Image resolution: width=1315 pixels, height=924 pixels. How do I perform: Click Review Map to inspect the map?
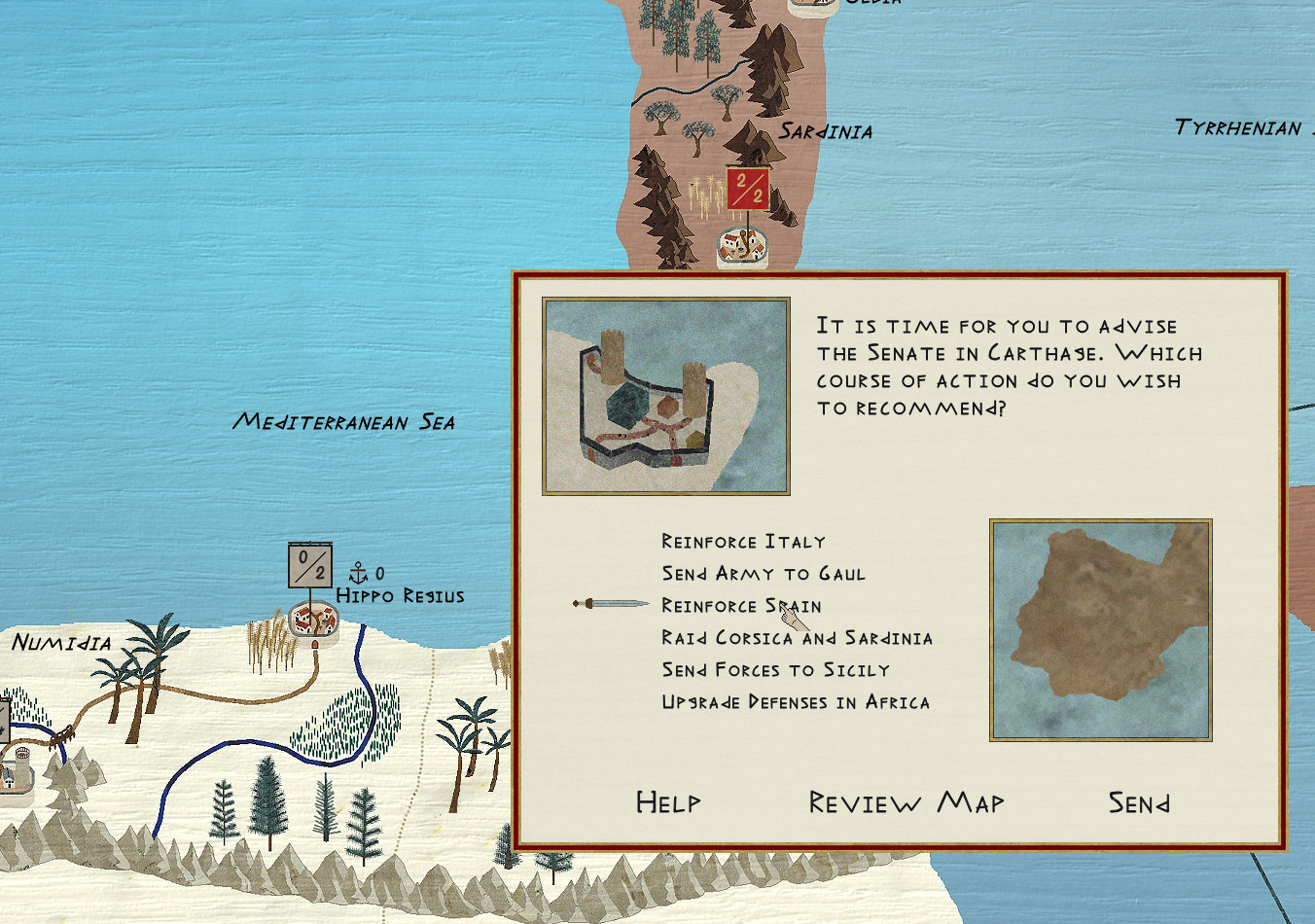(906, 802)
